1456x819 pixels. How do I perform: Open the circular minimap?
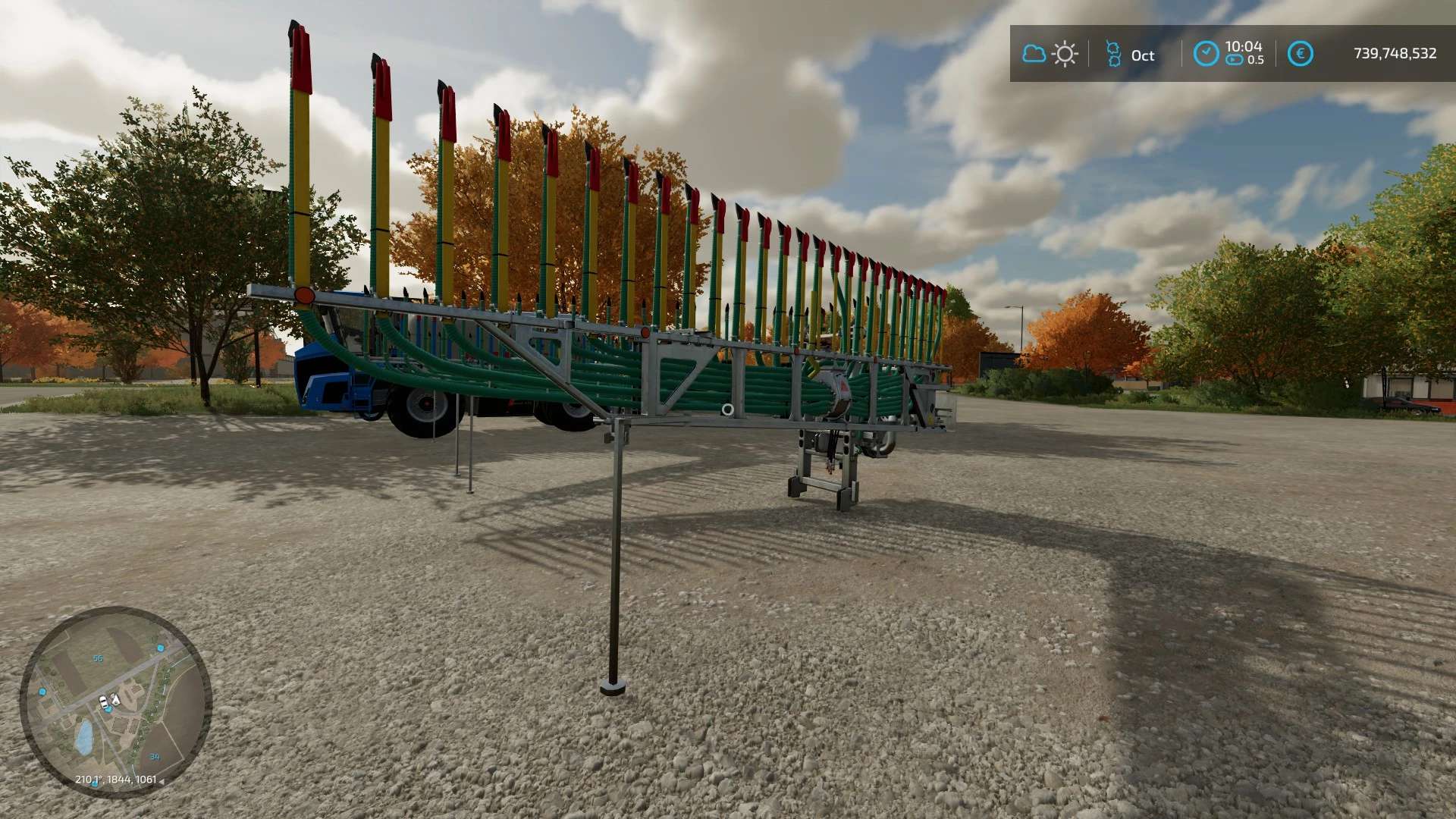point(115,701)
